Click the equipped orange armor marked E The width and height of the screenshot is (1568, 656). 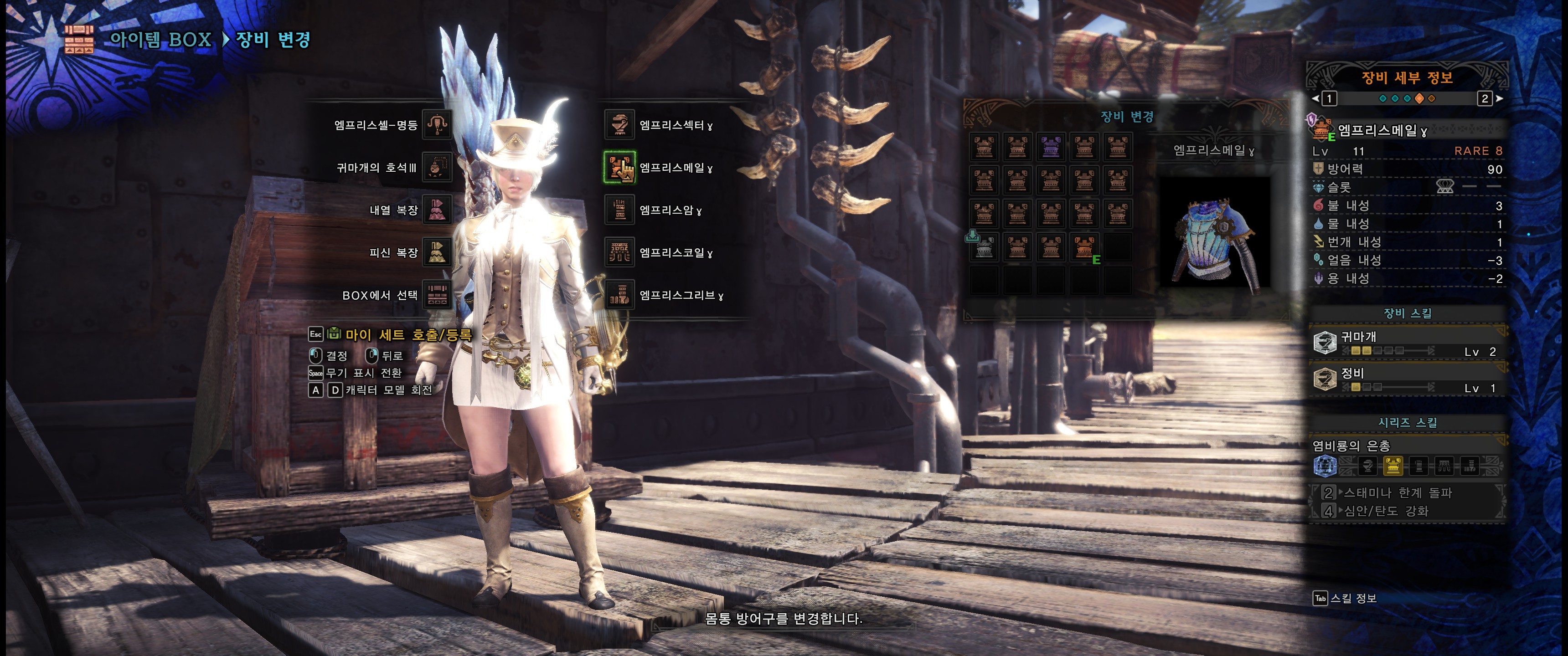click(x=1083, y=247)
